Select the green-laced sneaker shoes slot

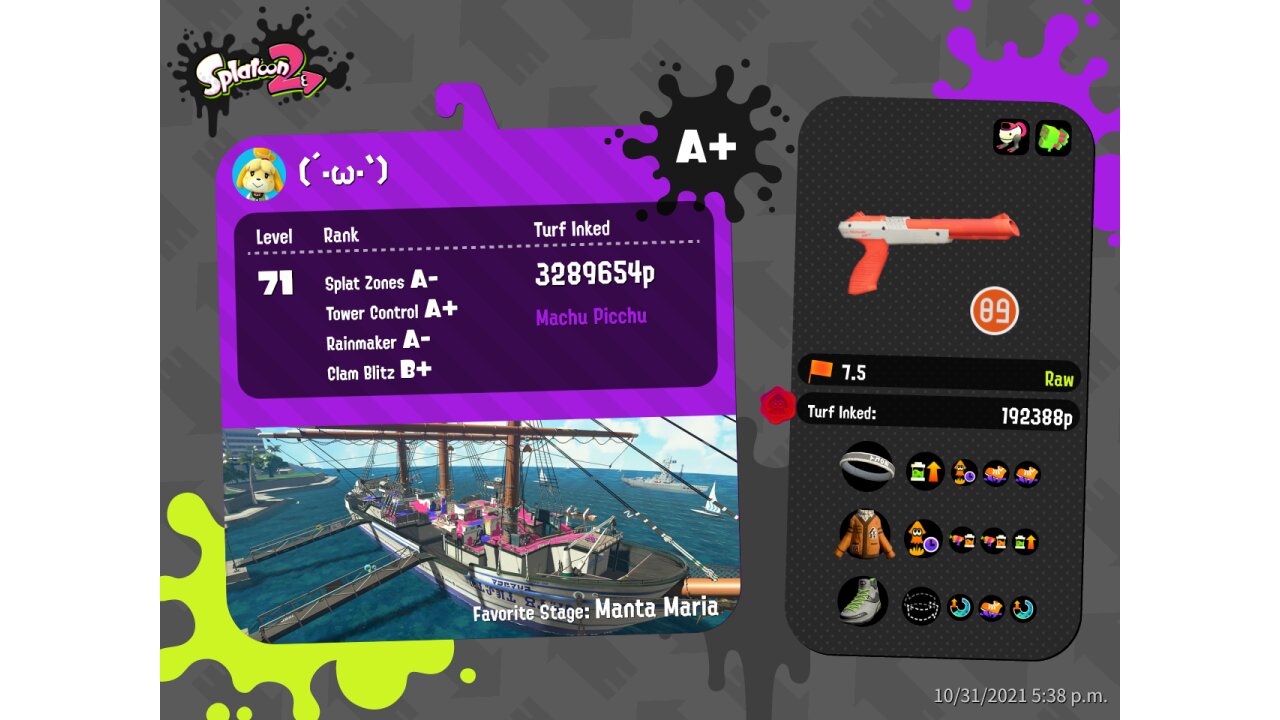coord(862,602)
